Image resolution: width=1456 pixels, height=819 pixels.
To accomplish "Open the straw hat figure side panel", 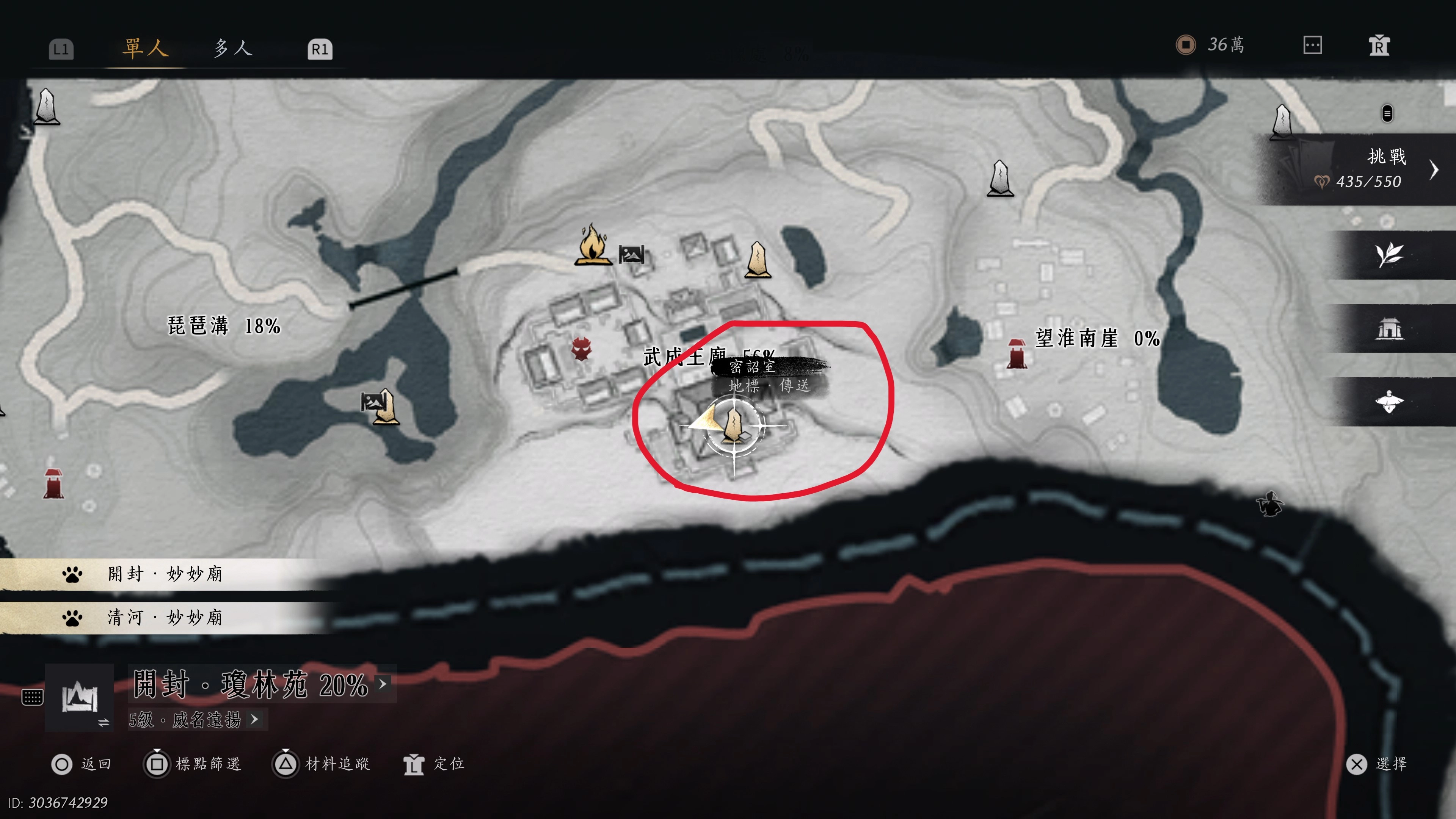I will (1389, 402).
